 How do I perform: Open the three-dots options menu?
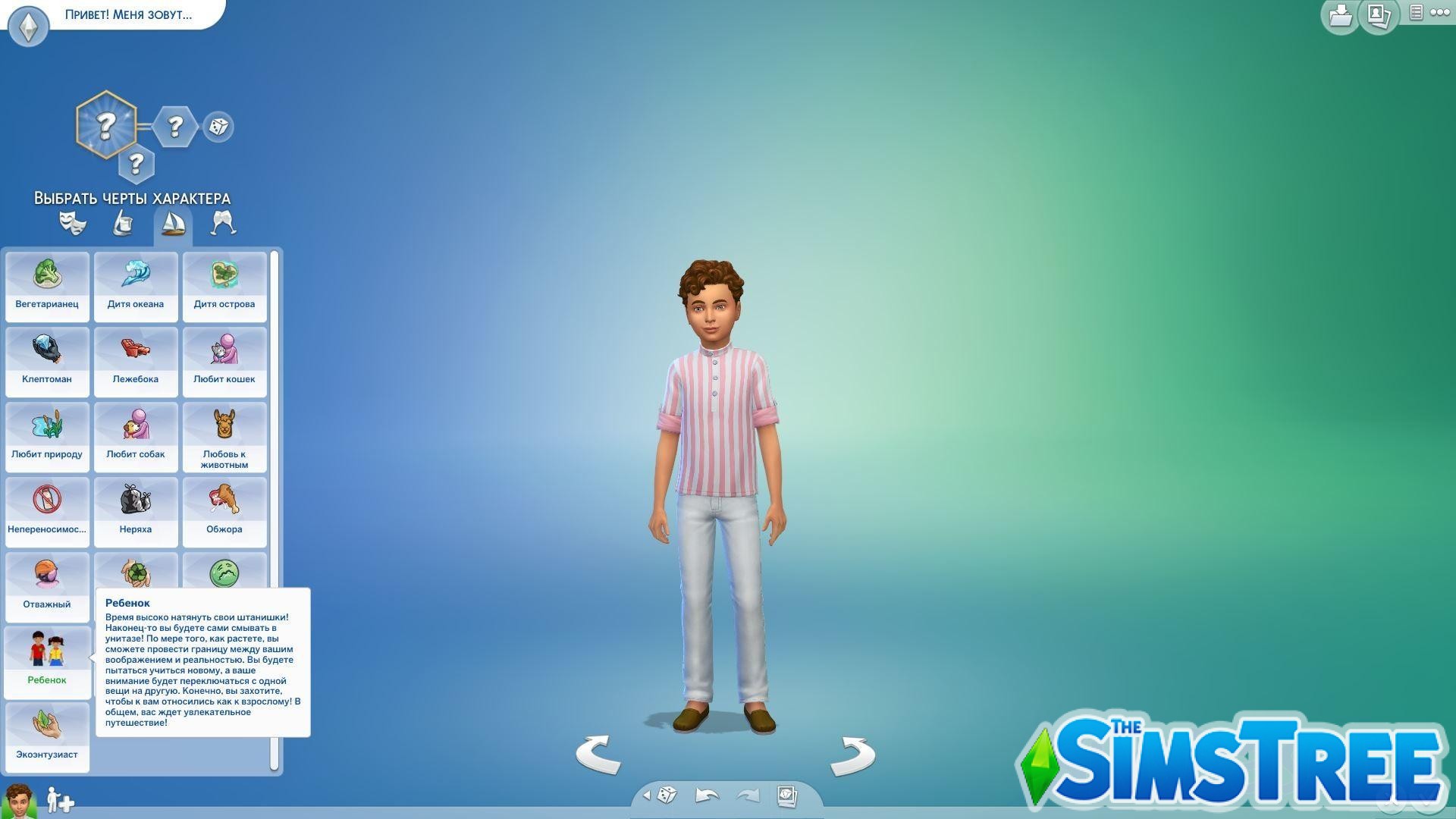1439,13
